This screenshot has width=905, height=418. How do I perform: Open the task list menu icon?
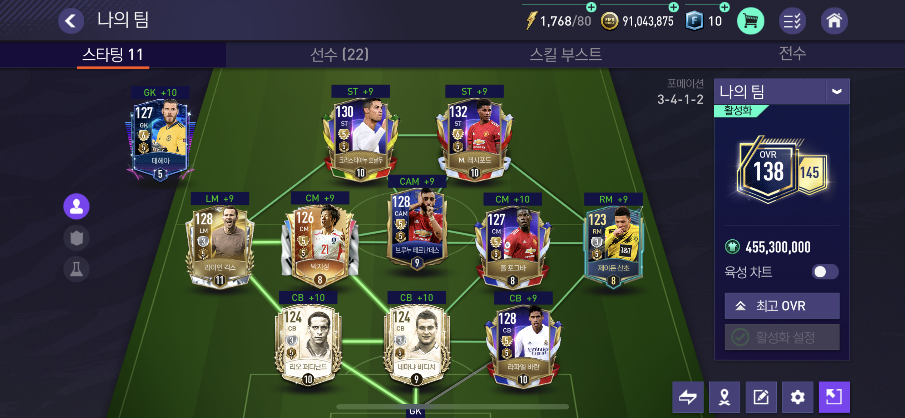click(793, 20)
